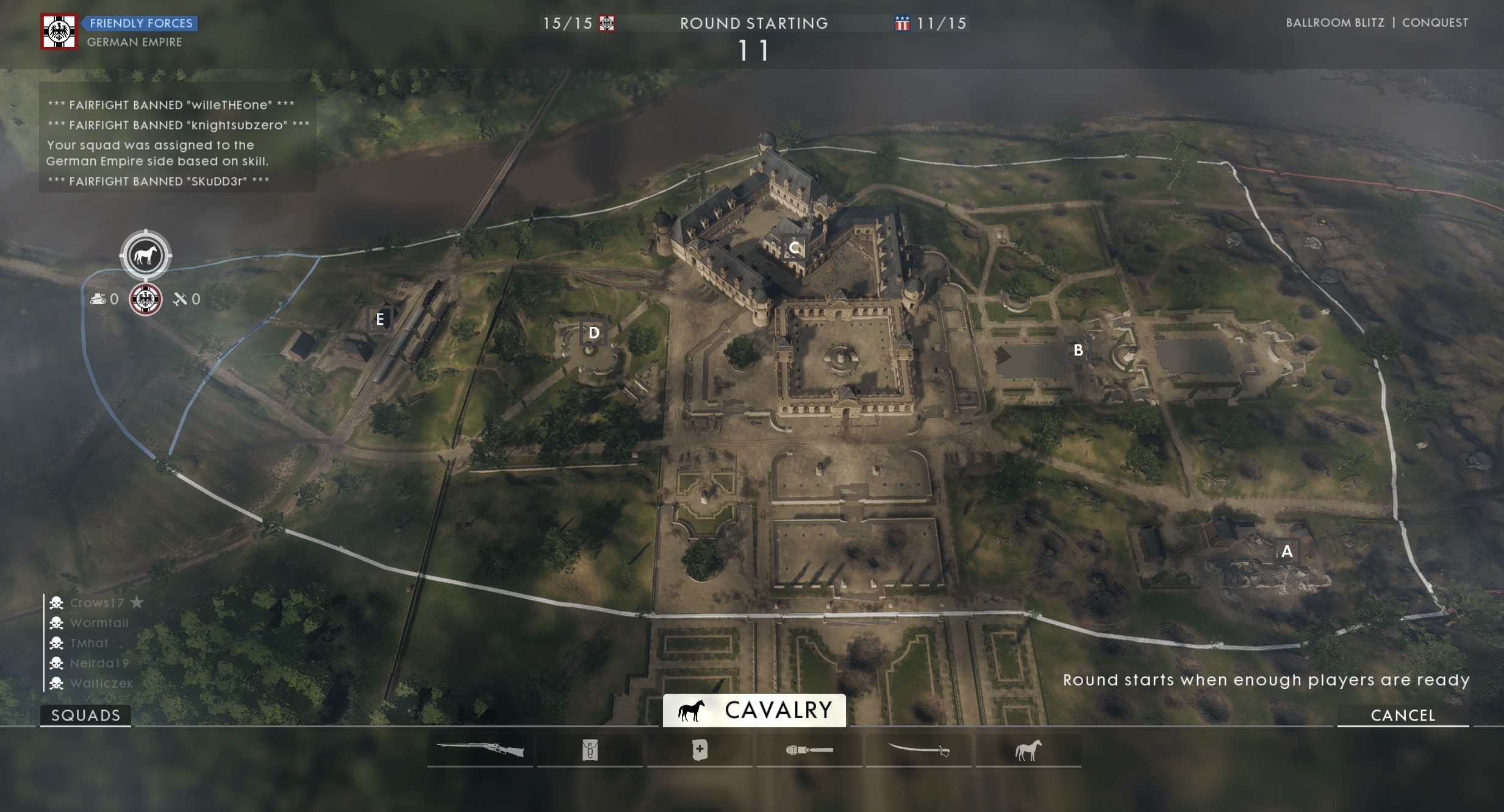This screenshot has width=1504, height=812.
Task: Select the Cavalry class tab
Action: [x=754, y=710]
